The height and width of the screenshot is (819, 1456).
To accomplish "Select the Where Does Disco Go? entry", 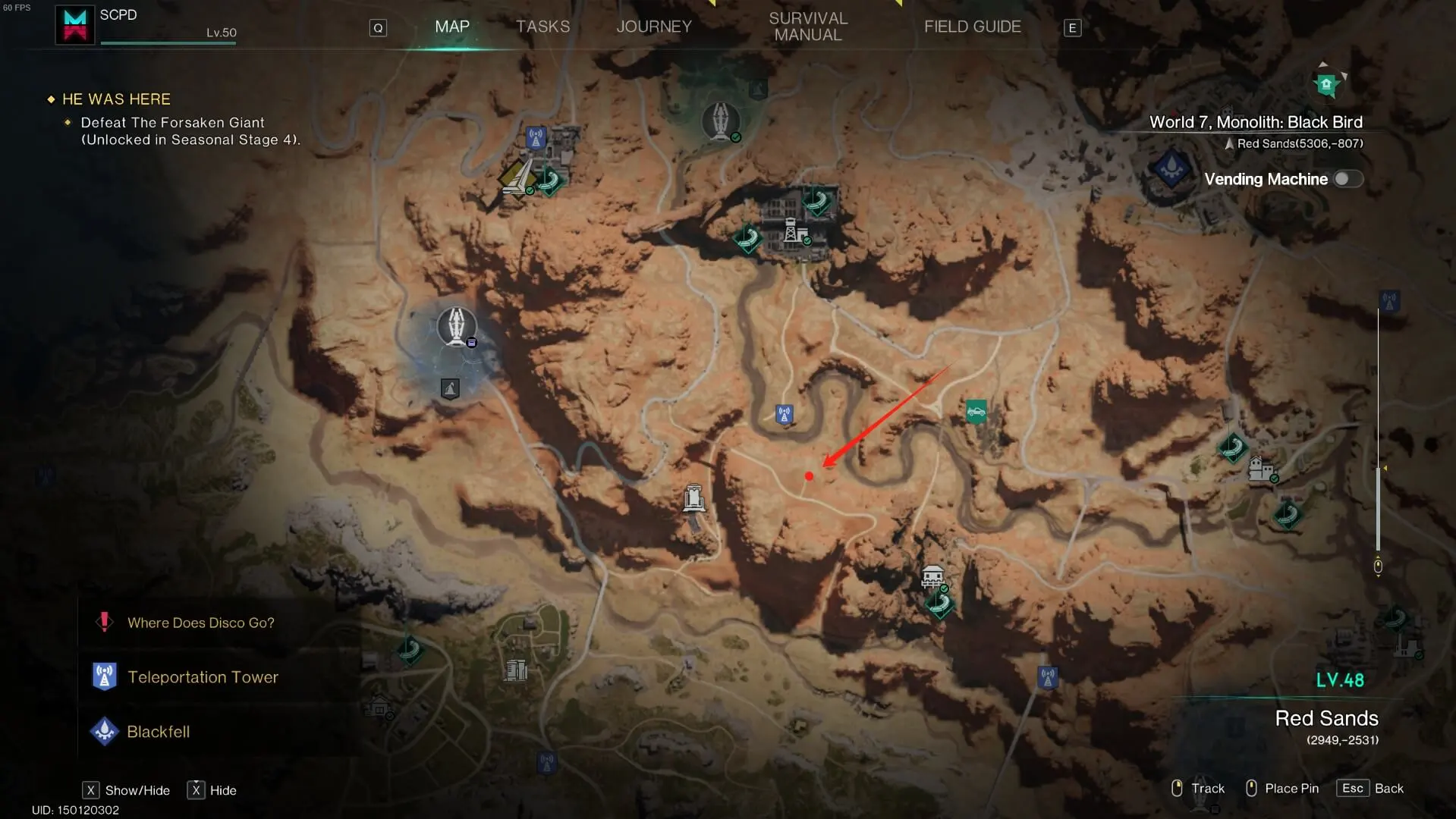I will (x=200, y=623).
